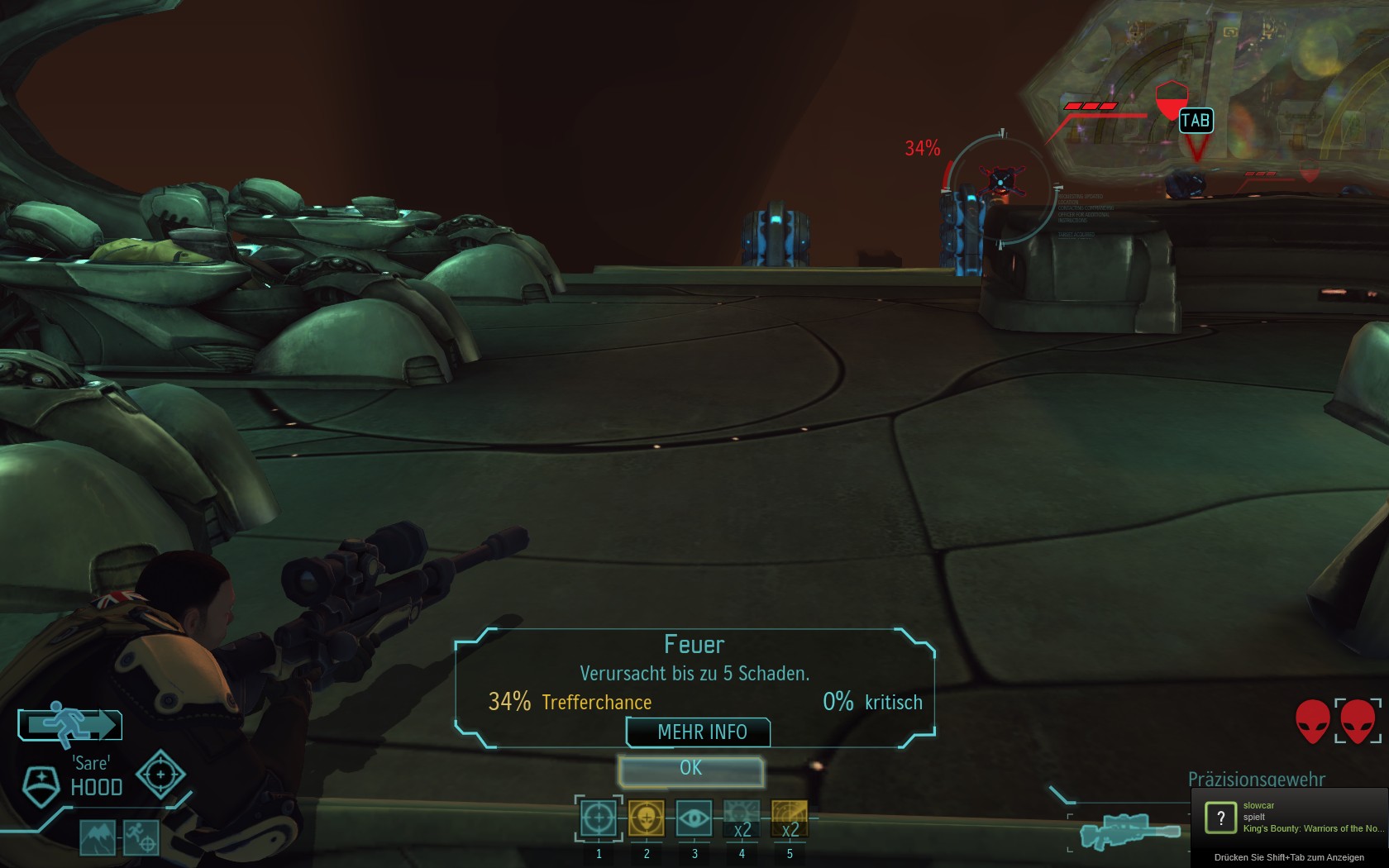Screen dimensions: 1389x868
Task: Click the running-man arrow button
Action: [70, 725]
